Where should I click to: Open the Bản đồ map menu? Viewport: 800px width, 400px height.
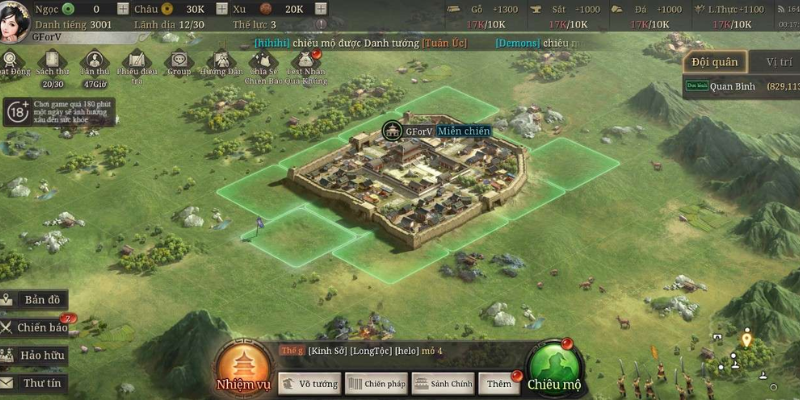35,300
